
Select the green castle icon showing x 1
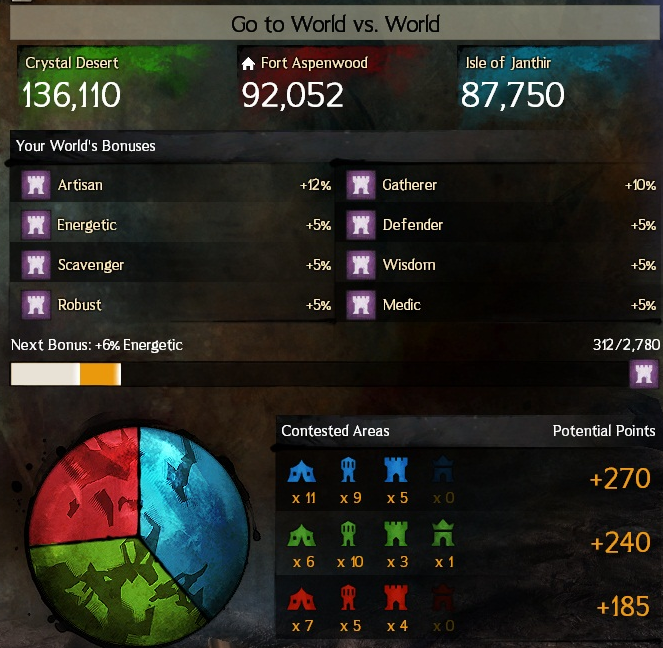(444, 535)
